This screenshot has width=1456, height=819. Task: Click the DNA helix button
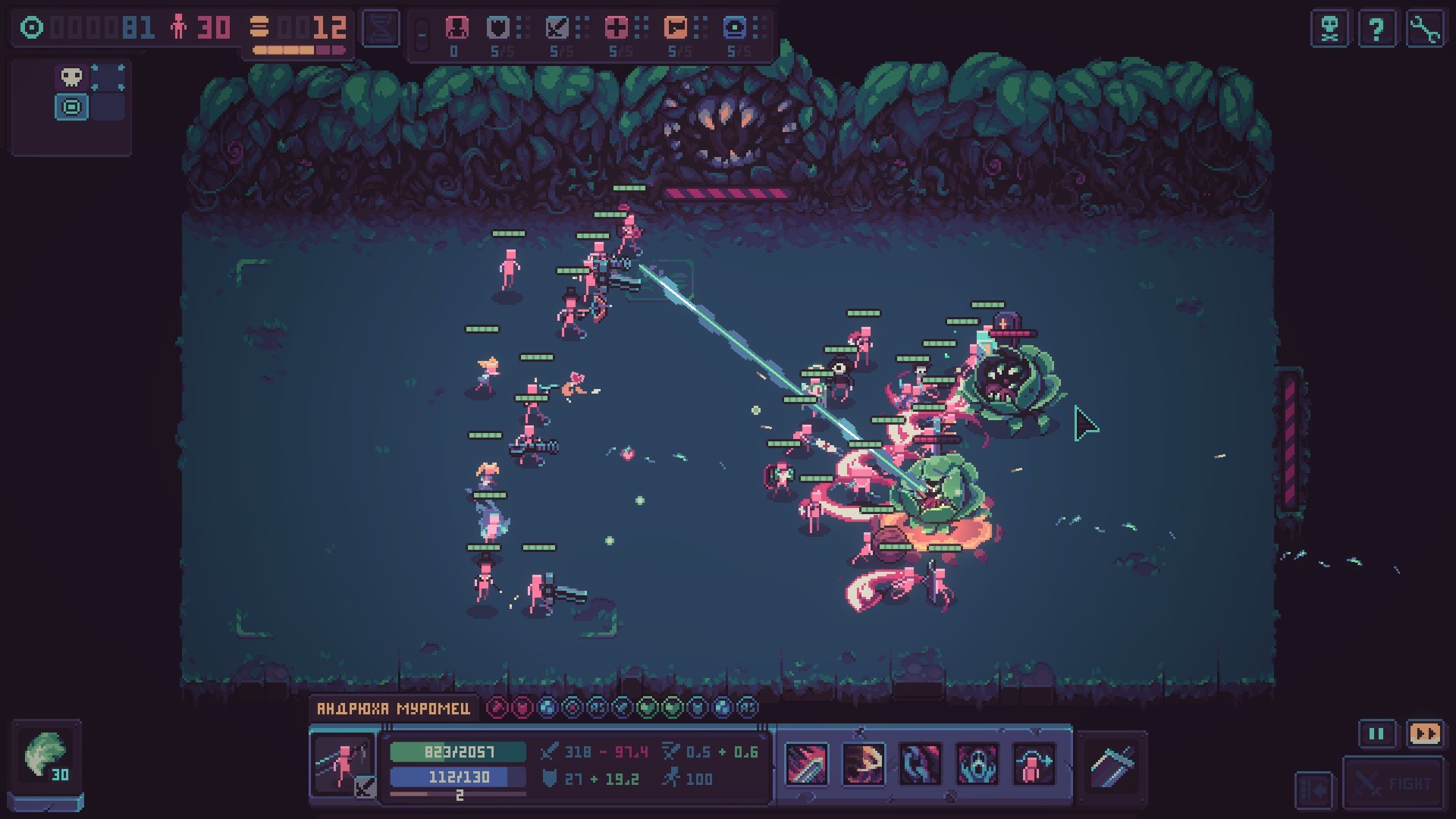(x=381, y=30)
